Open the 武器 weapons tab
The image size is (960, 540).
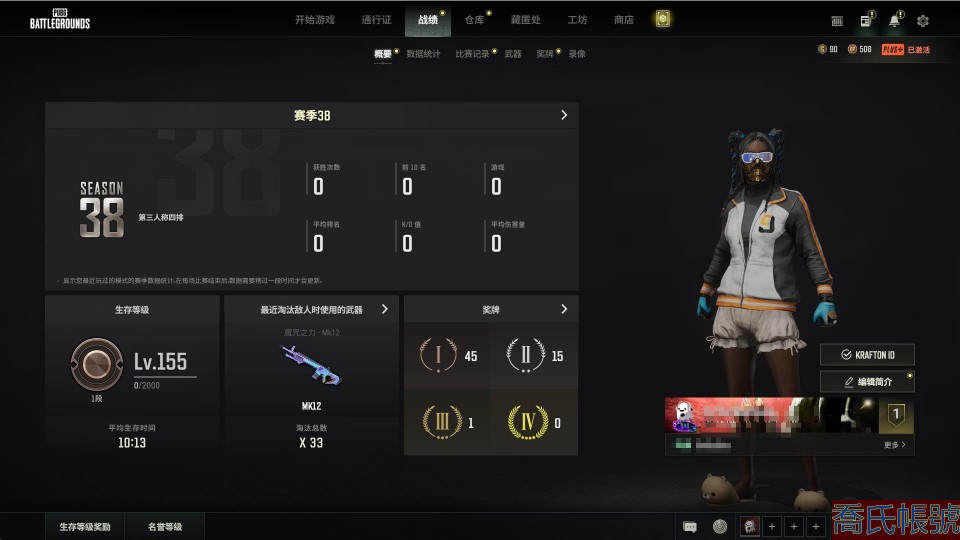[x=513, y=54]
